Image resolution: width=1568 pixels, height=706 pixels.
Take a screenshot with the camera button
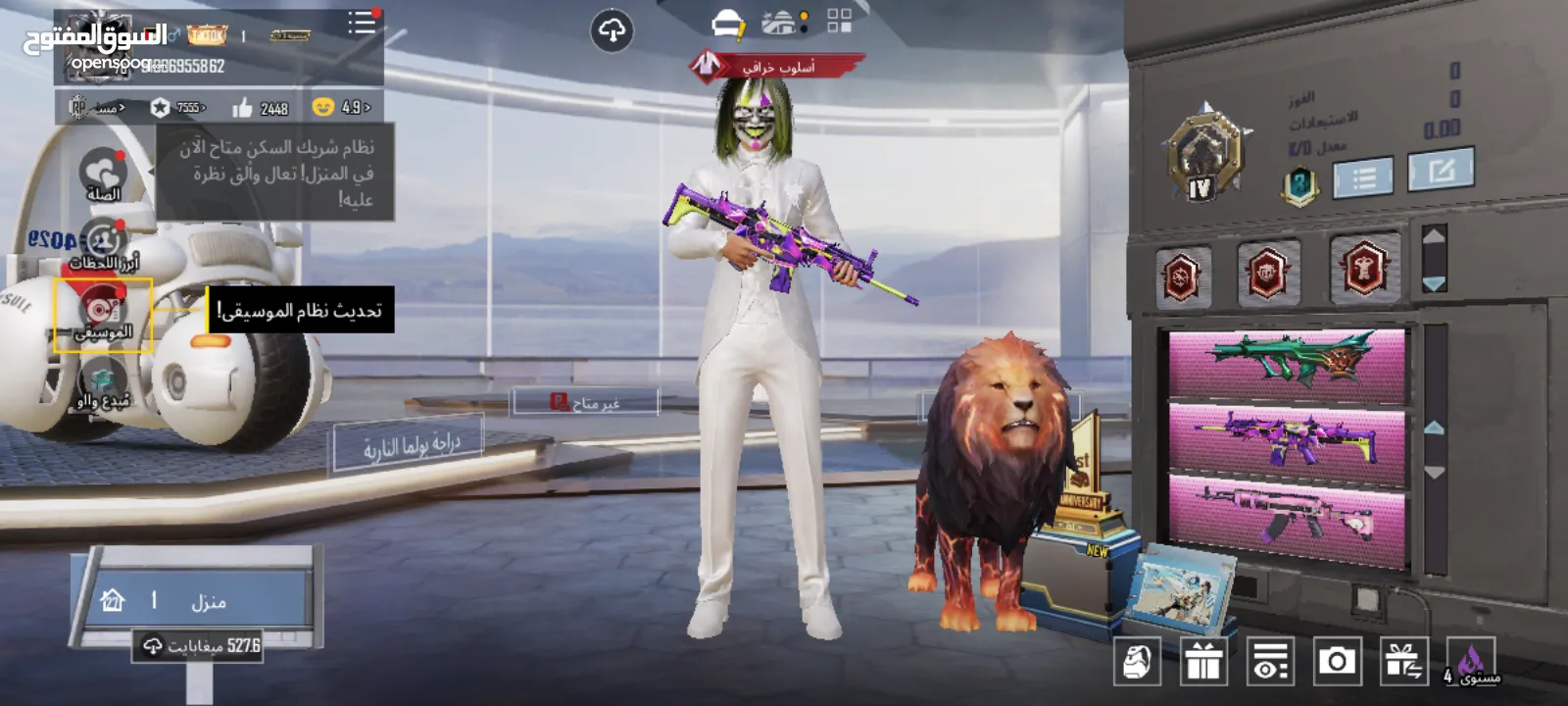1337,662
